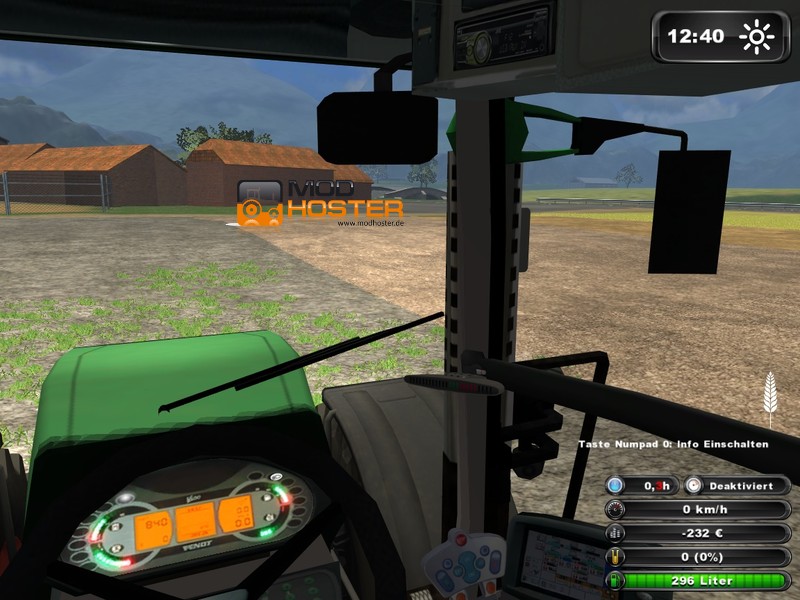Open the www.modhoster.de watermark link
The height and width of the screenshot is (600, 800).
point(370,224)
